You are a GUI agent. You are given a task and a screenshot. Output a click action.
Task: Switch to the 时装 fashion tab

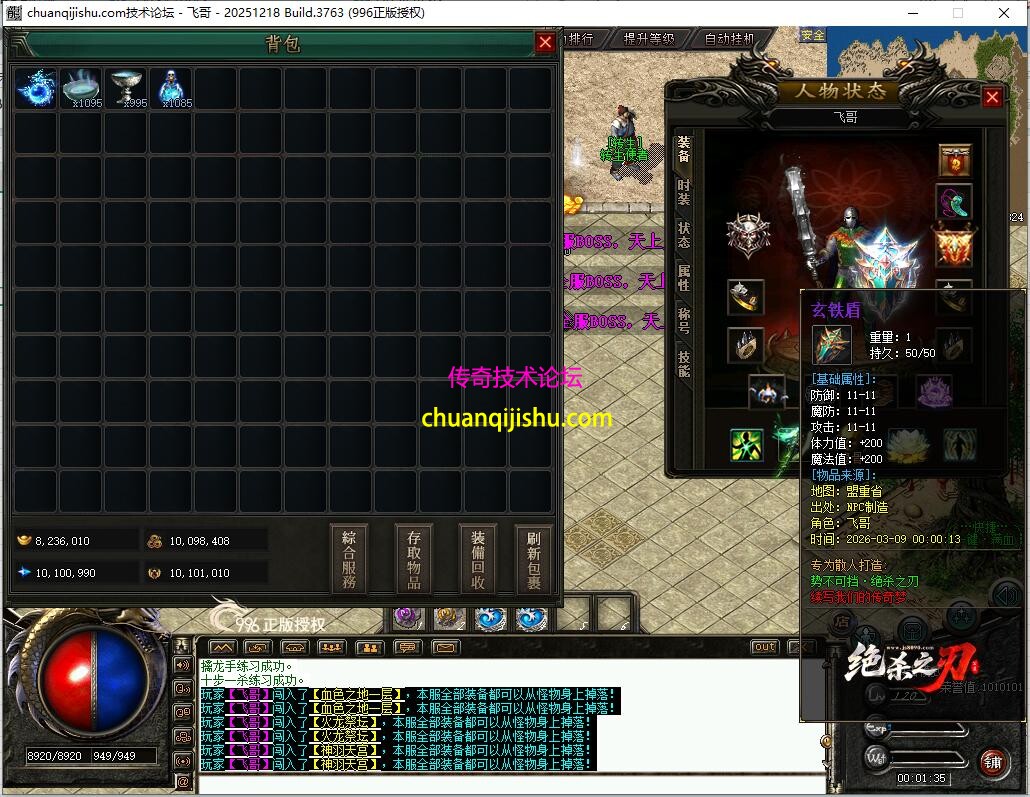[684, 192]
